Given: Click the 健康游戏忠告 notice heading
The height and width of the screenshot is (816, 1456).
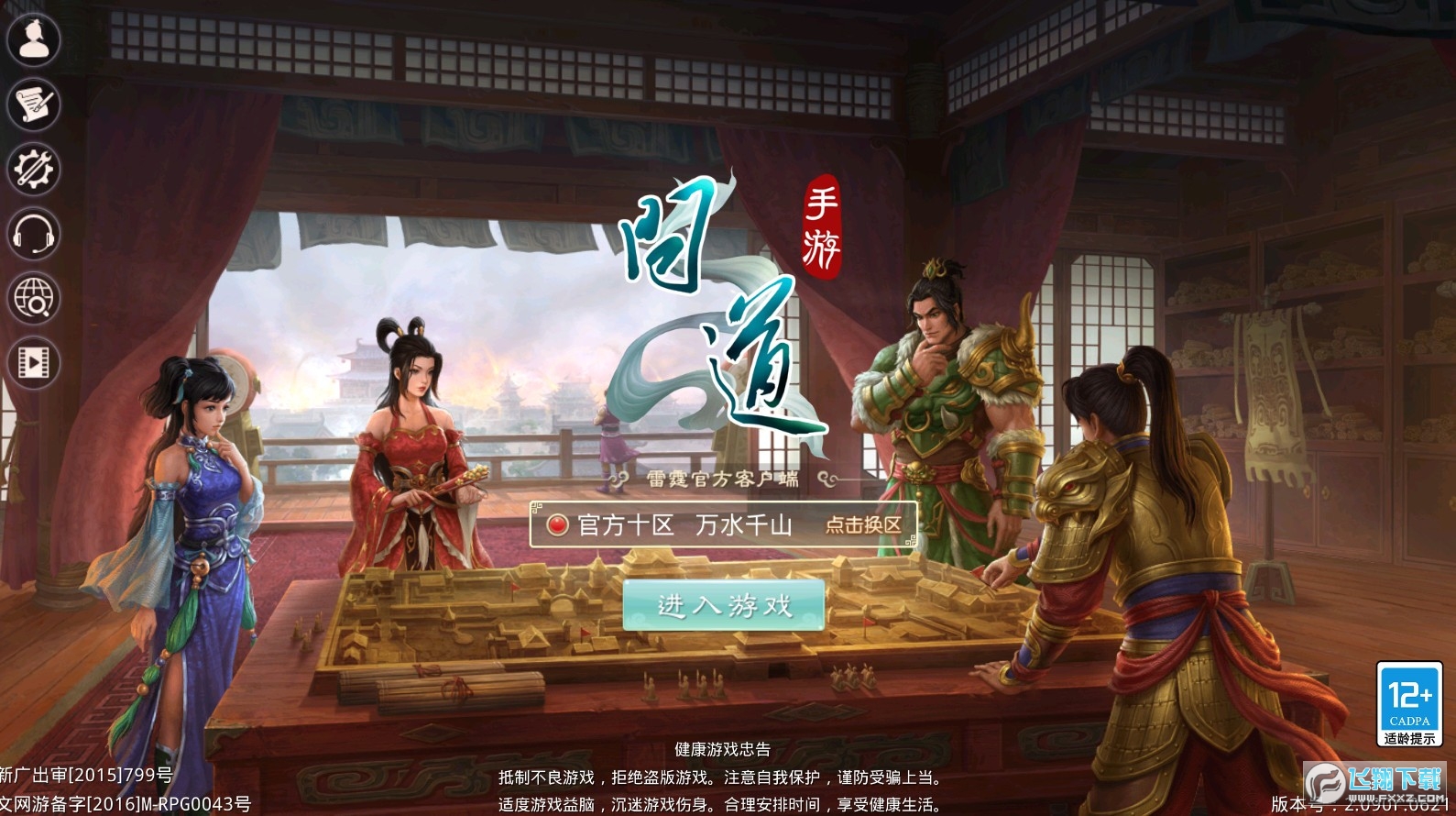Looking at the screenshot, I should point(720,749).
